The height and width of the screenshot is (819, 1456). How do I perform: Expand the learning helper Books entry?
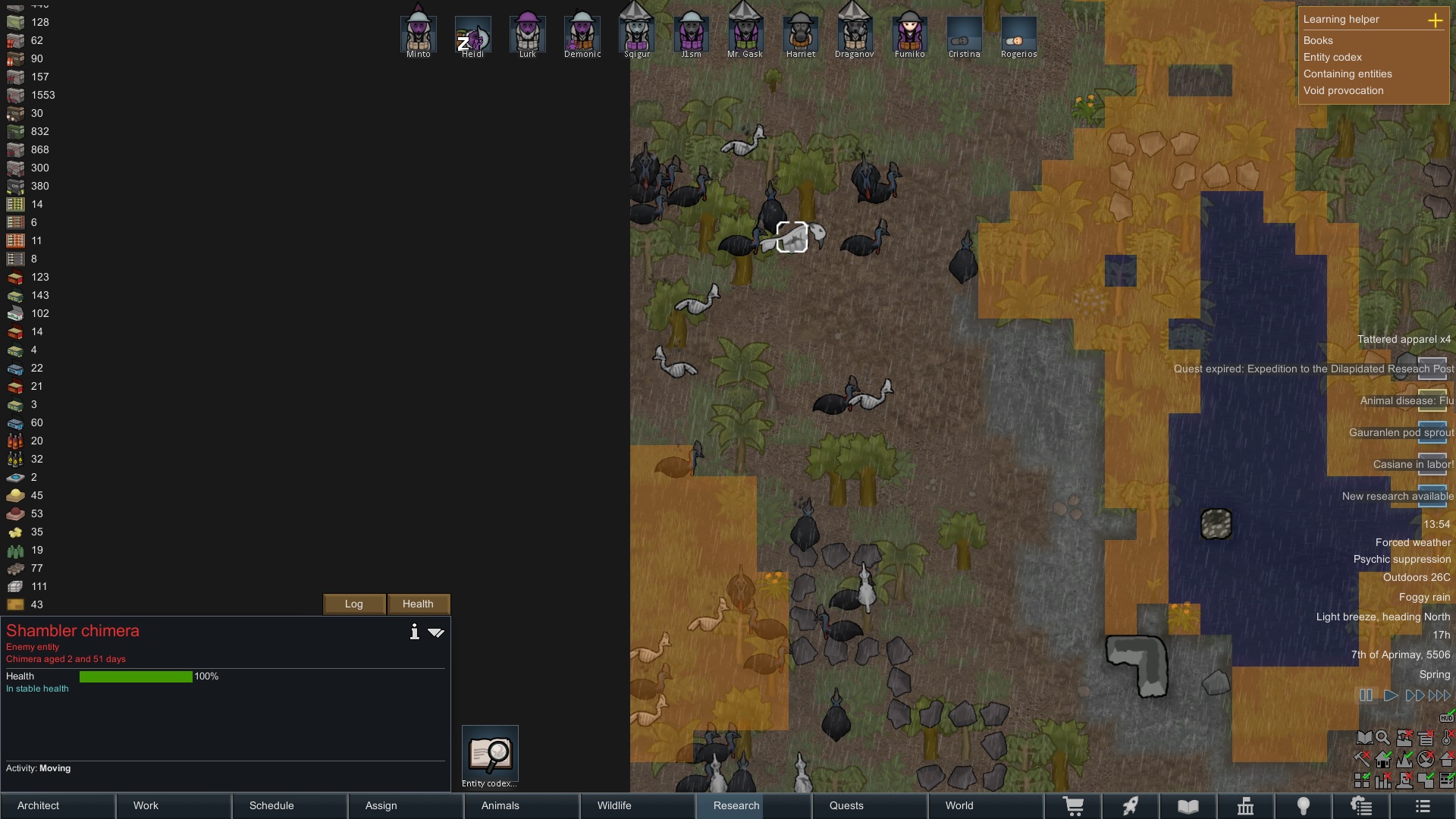click(1319, 40)
